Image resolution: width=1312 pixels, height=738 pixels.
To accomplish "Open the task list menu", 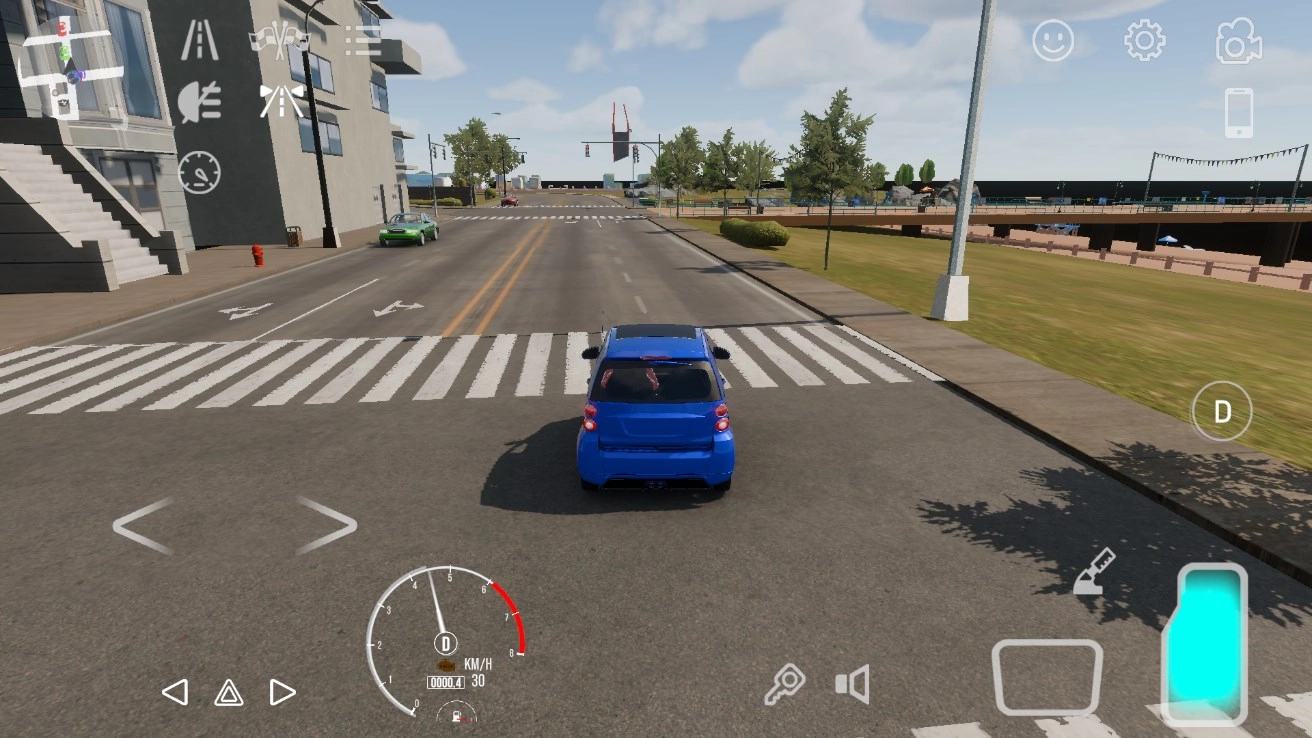I will (x=362, y=40).
